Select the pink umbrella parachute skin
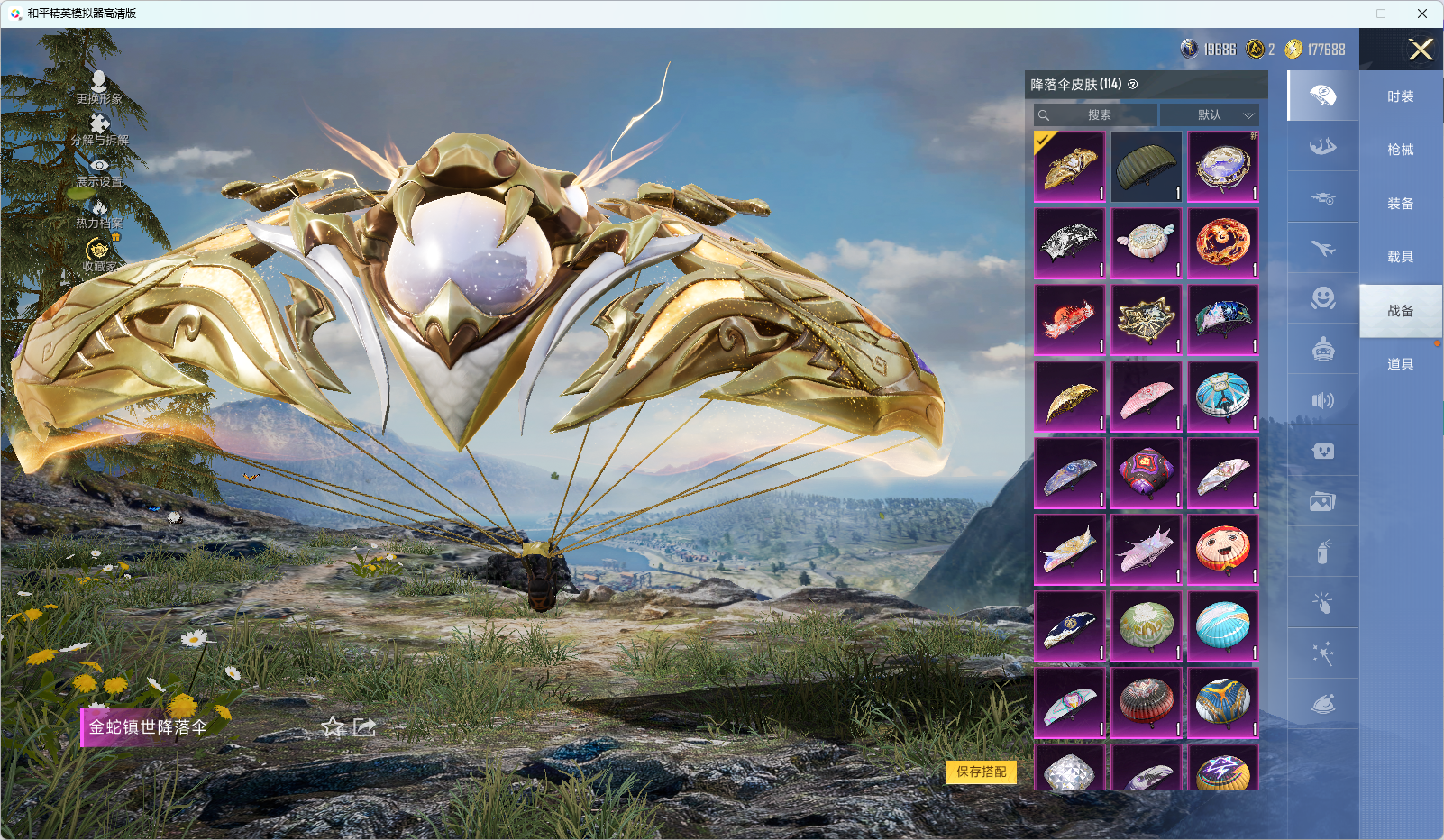Viewport: 1444px width, 840px height. 1146,397
